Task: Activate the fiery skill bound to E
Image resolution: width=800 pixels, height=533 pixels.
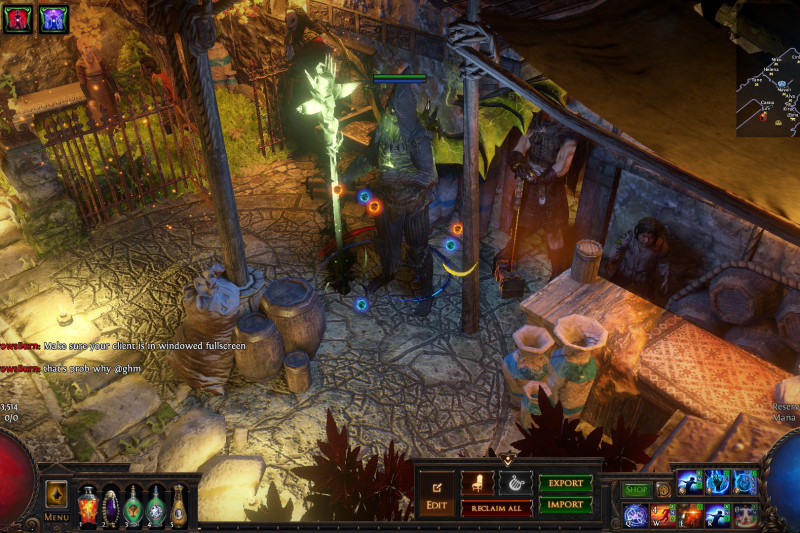Action: click(691, 516)
